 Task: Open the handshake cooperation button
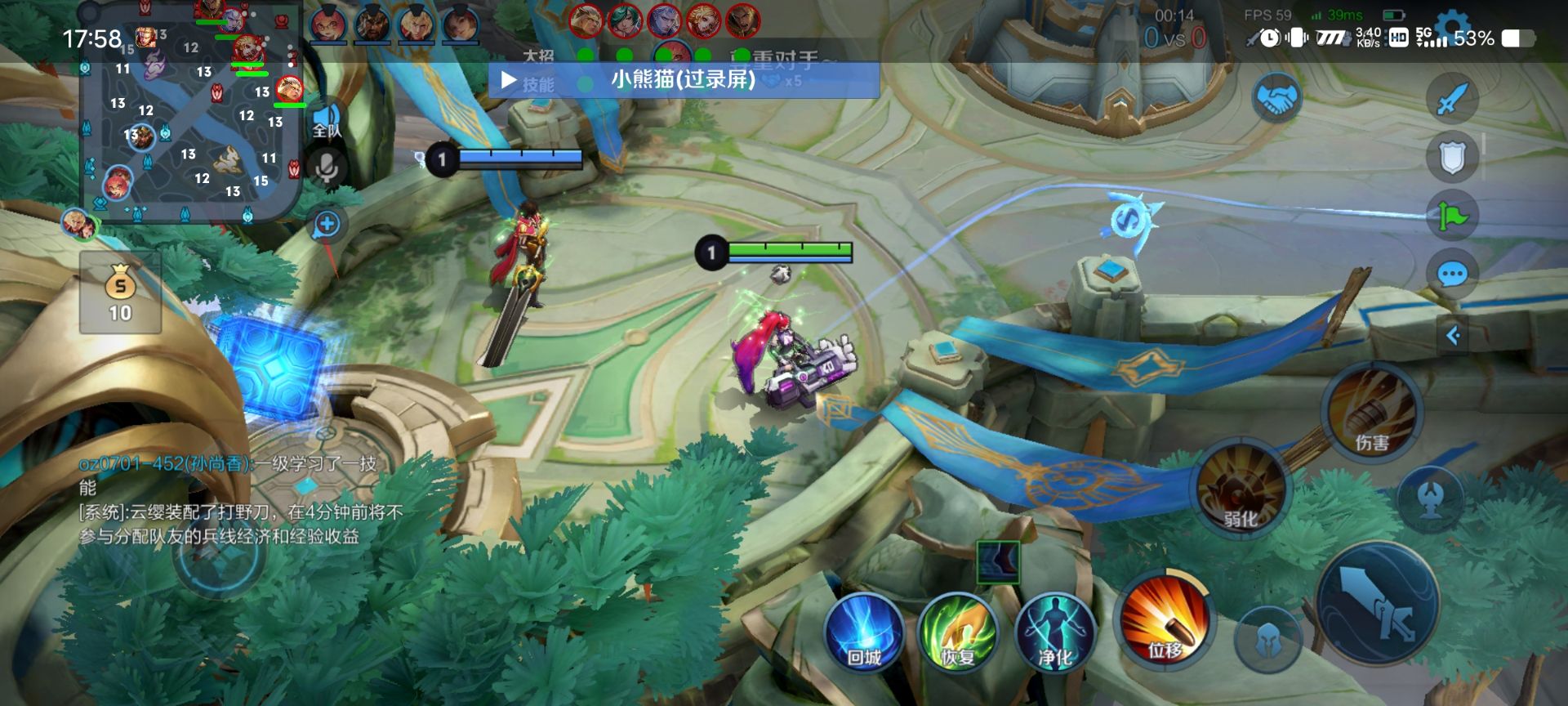pos(1276,99)
